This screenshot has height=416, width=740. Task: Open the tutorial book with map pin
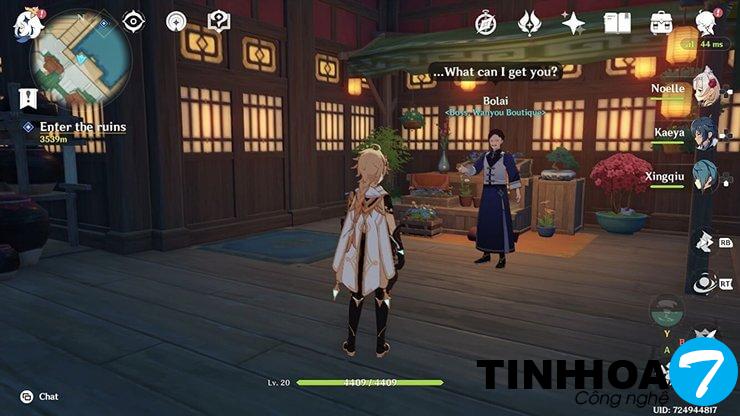click(x=219, y=20)
